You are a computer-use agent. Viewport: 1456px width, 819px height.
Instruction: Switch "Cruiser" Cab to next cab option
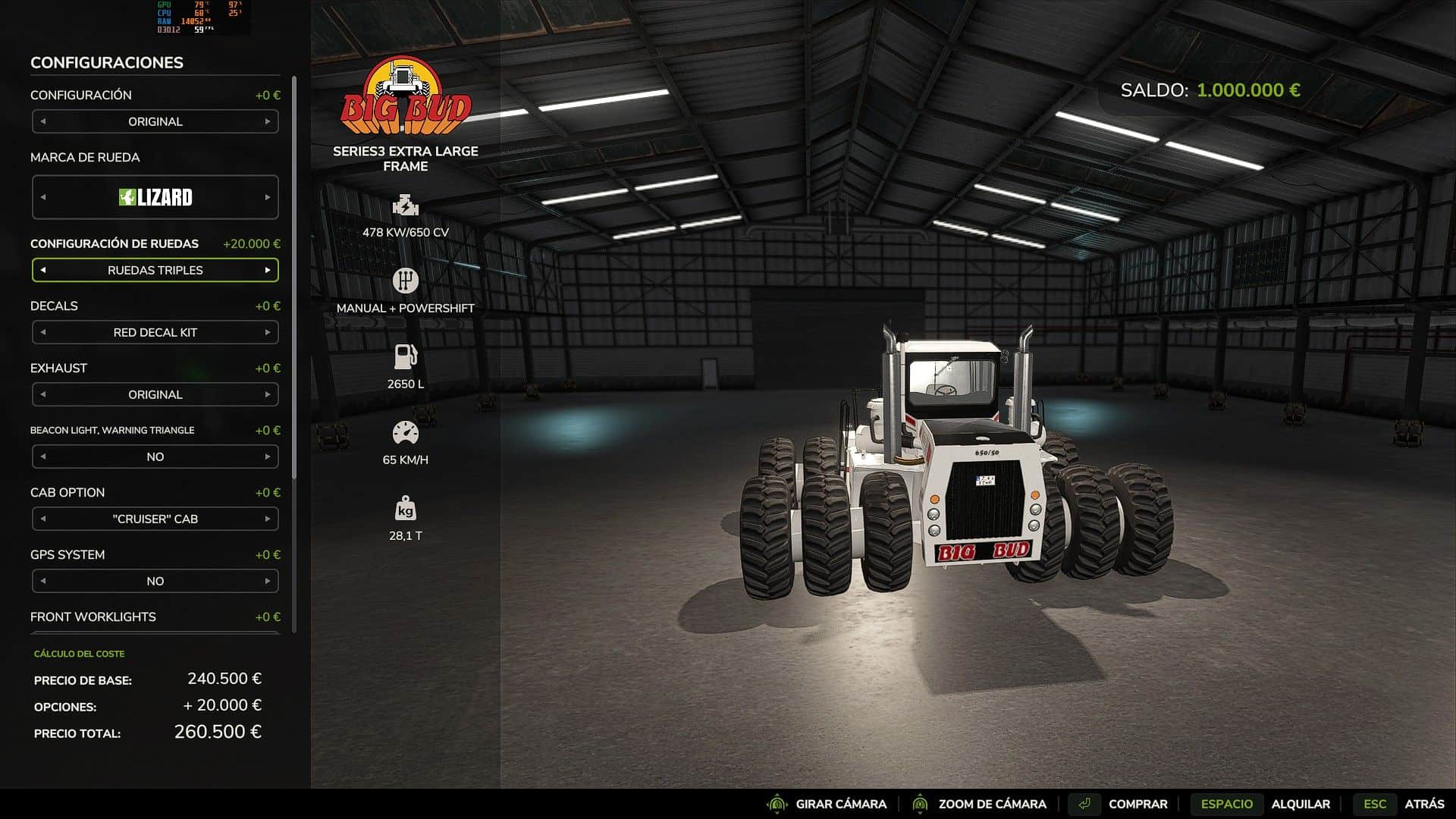point(268,519)
